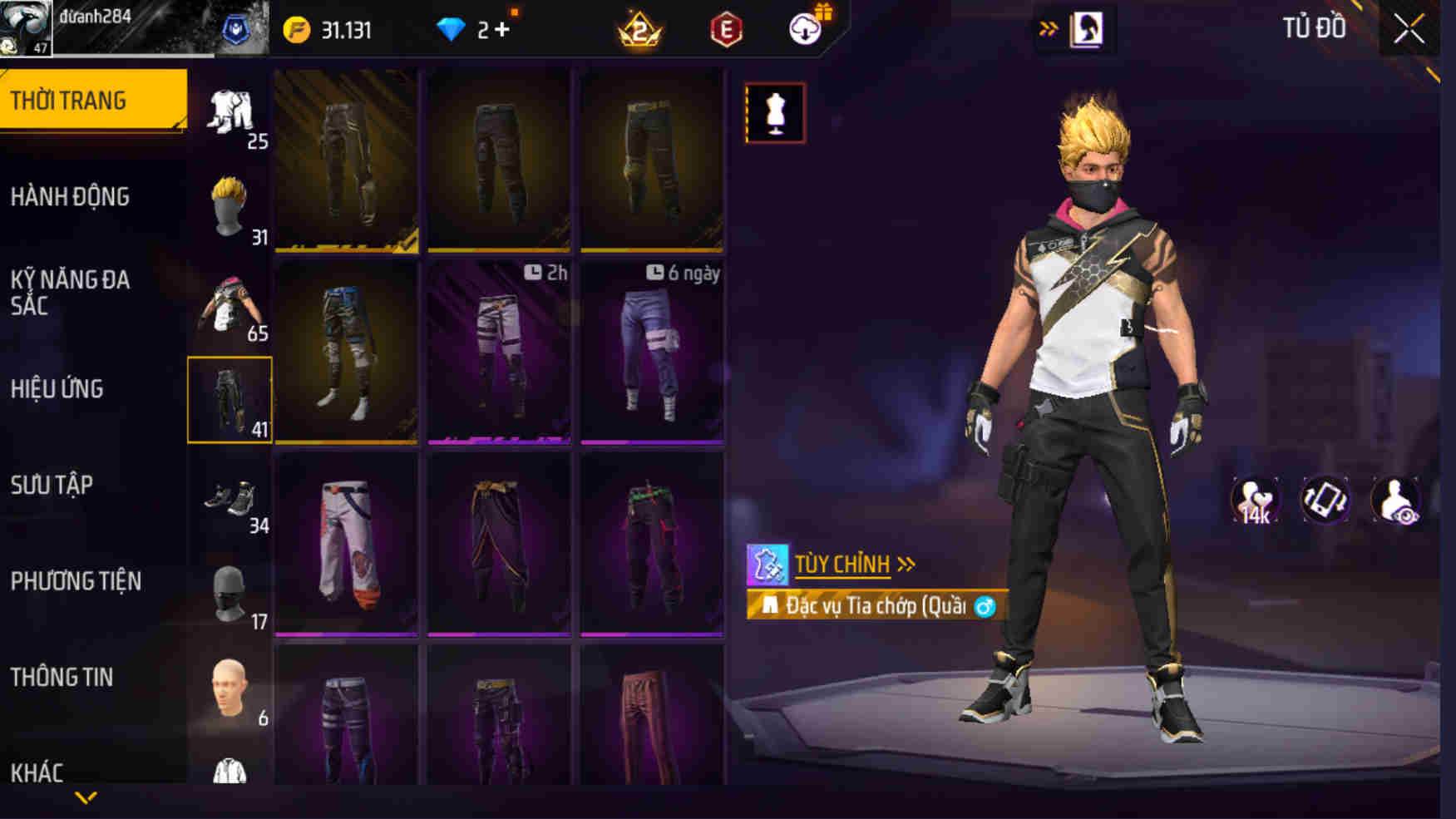Click the guild badge icon next to avatar
1456x819 pixels.
point(235,26)
